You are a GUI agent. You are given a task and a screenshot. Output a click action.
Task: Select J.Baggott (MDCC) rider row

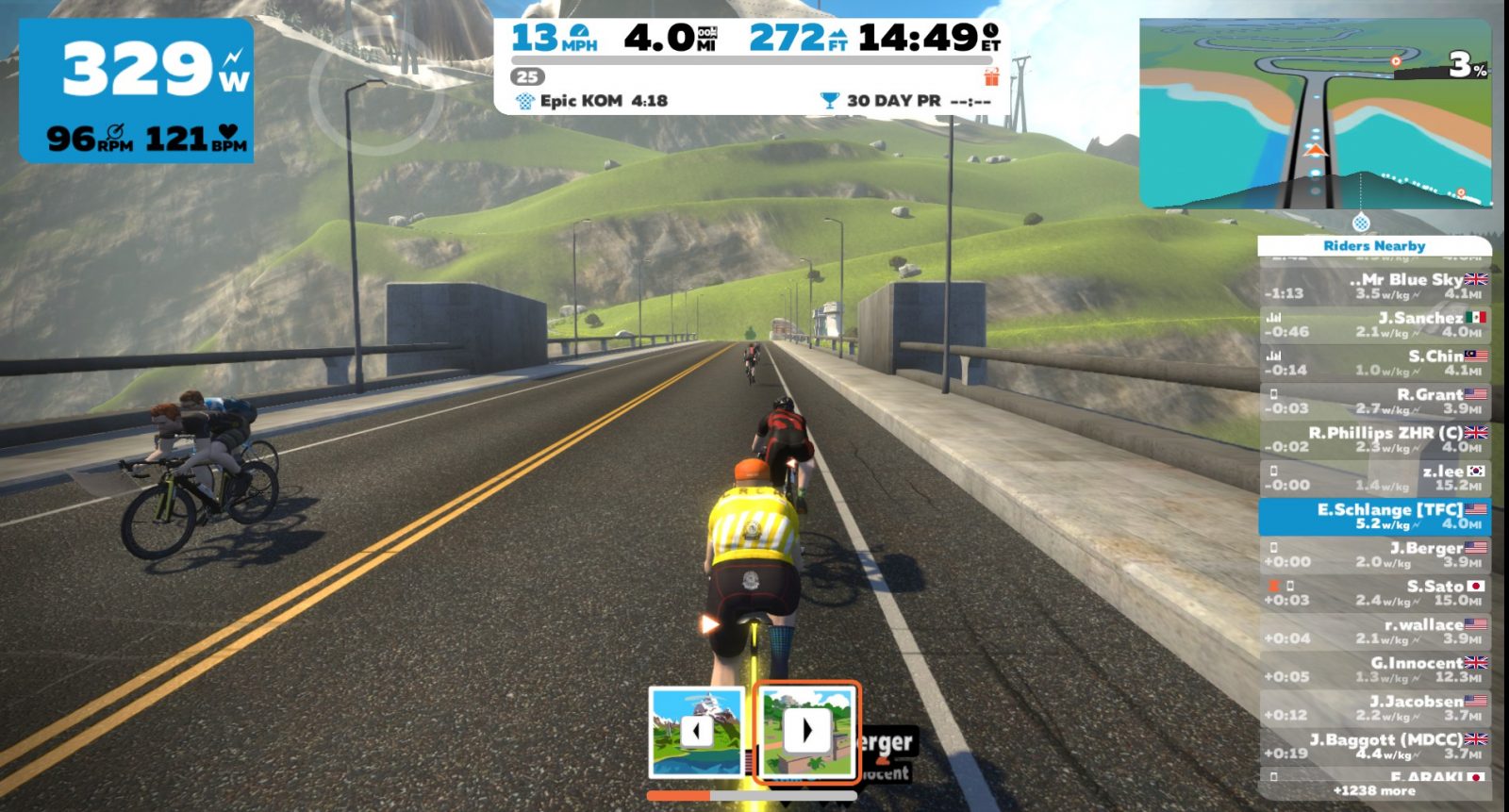1375,746
